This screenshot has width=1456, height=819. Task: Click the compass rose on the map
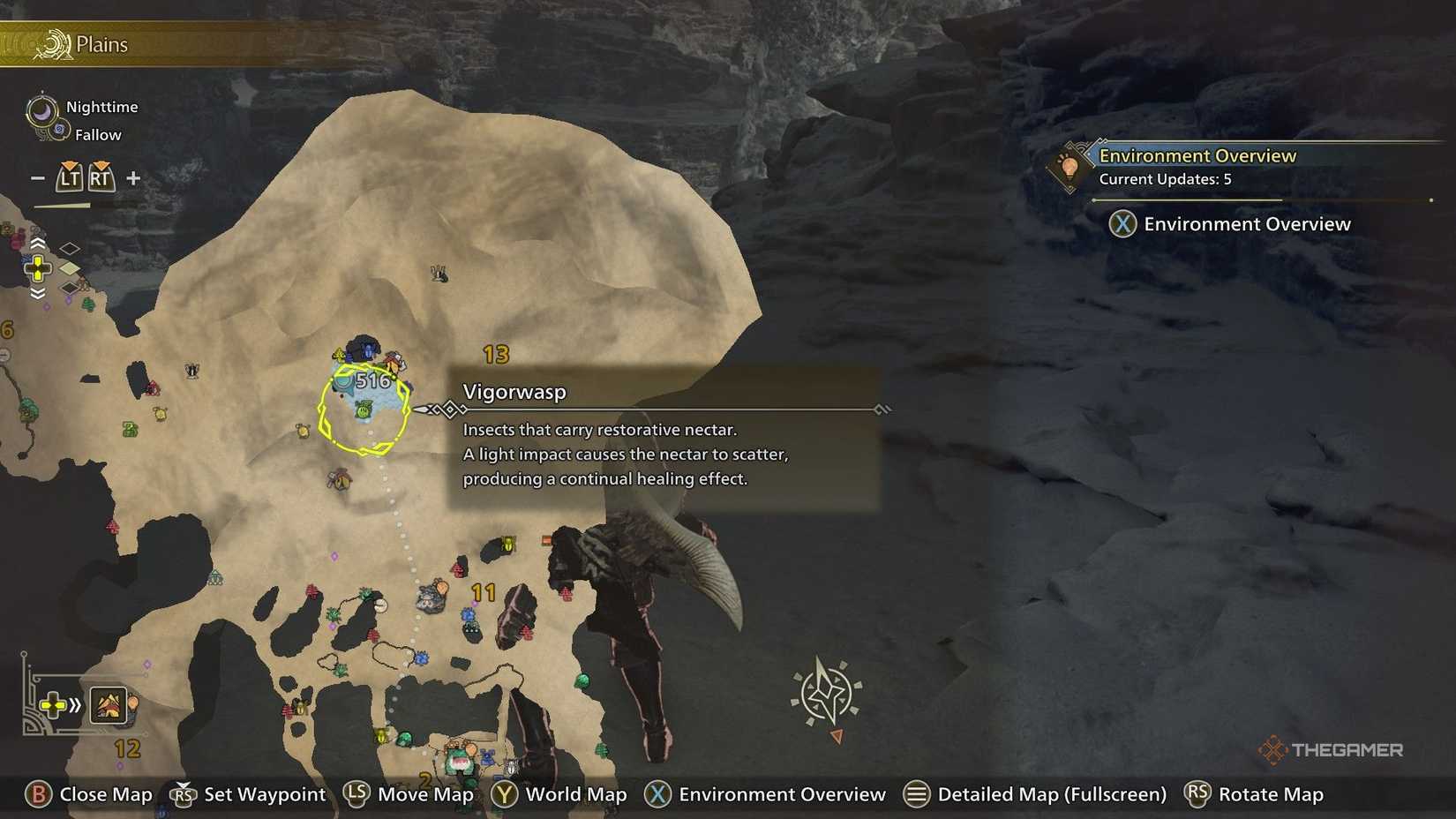click(826, 691)
